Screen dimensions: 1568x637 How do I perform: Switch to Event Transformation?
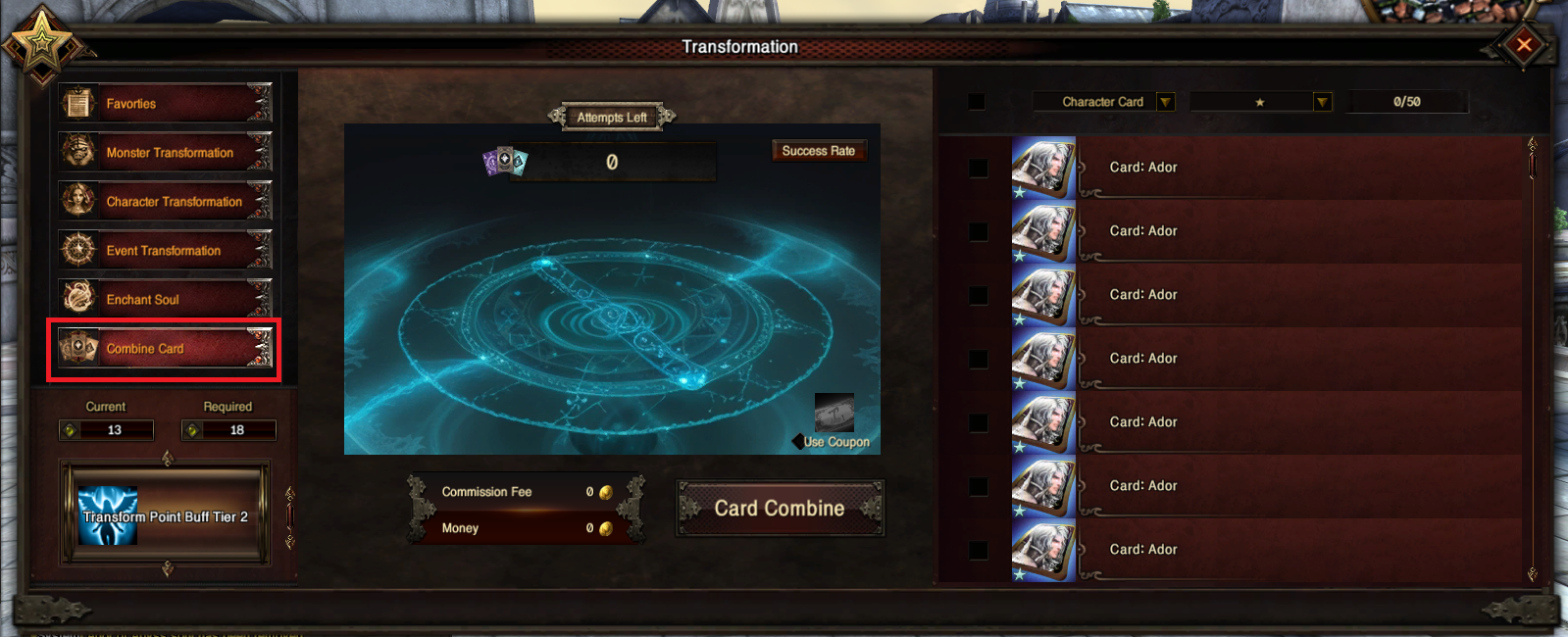pyautogui.click(x=164, y=251)
